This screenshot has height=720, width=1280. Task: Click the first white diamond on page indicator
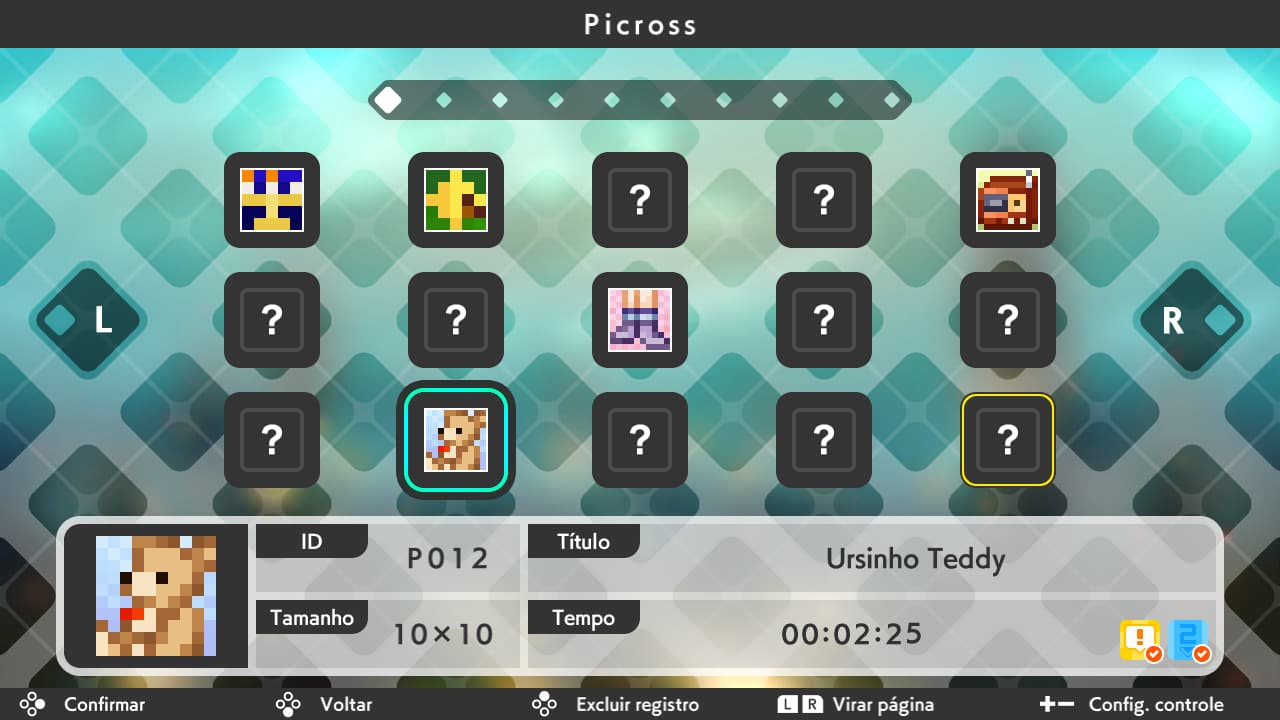coord(388,99)
